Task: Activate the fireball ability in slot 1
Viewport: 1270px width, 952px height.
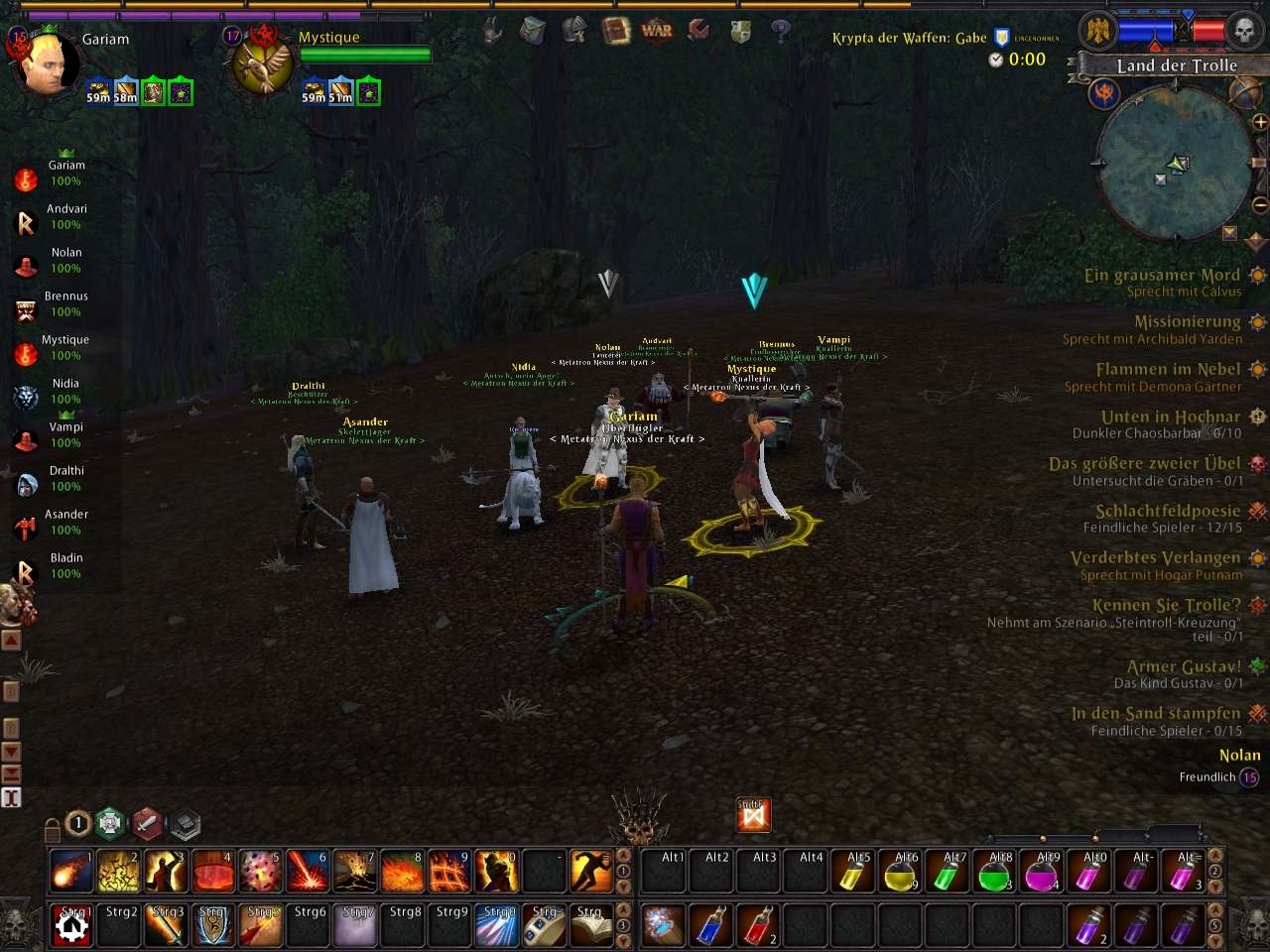Action: pos(70,872)
